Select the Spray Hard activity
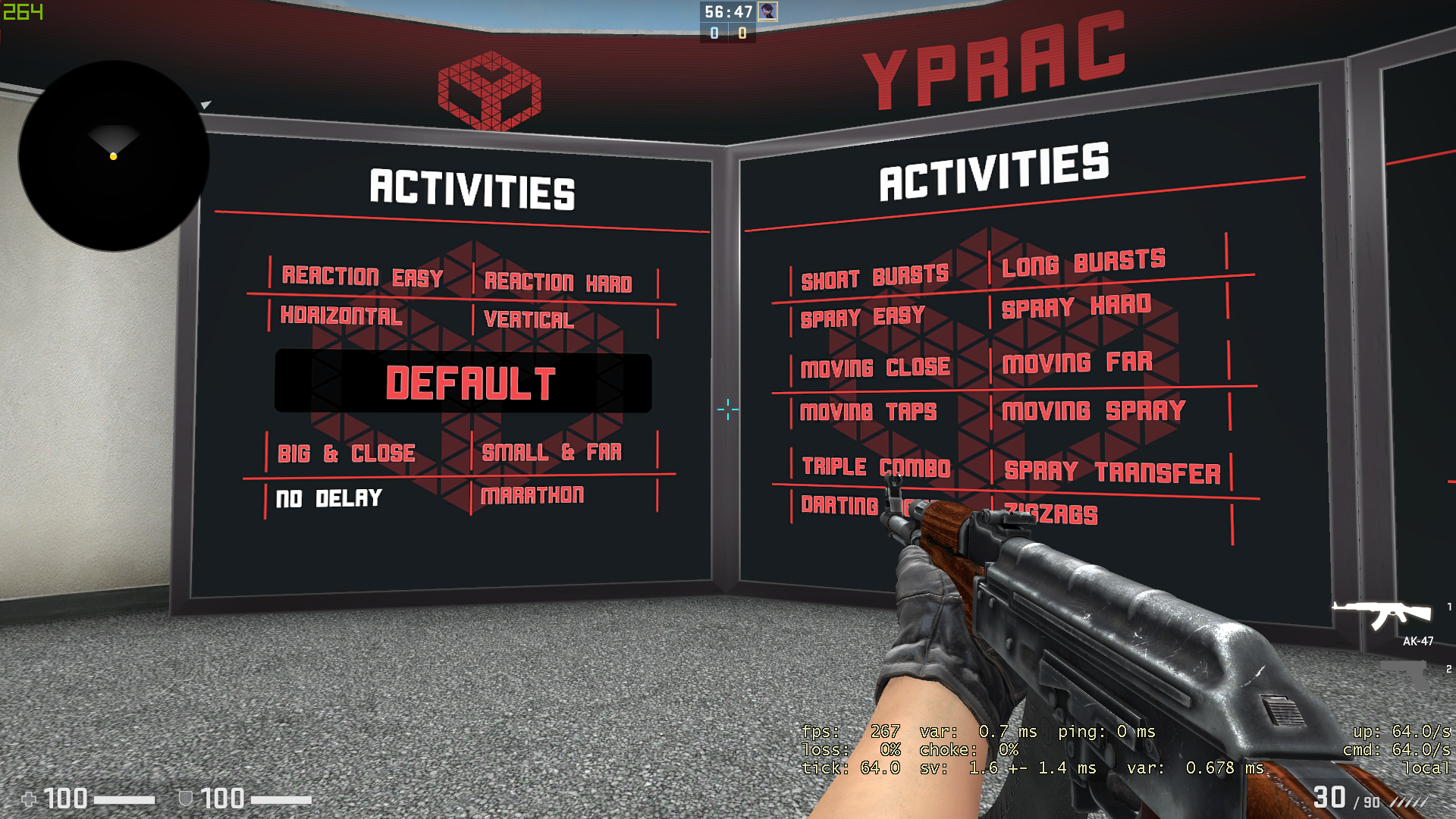 [x=1076, y=306]
